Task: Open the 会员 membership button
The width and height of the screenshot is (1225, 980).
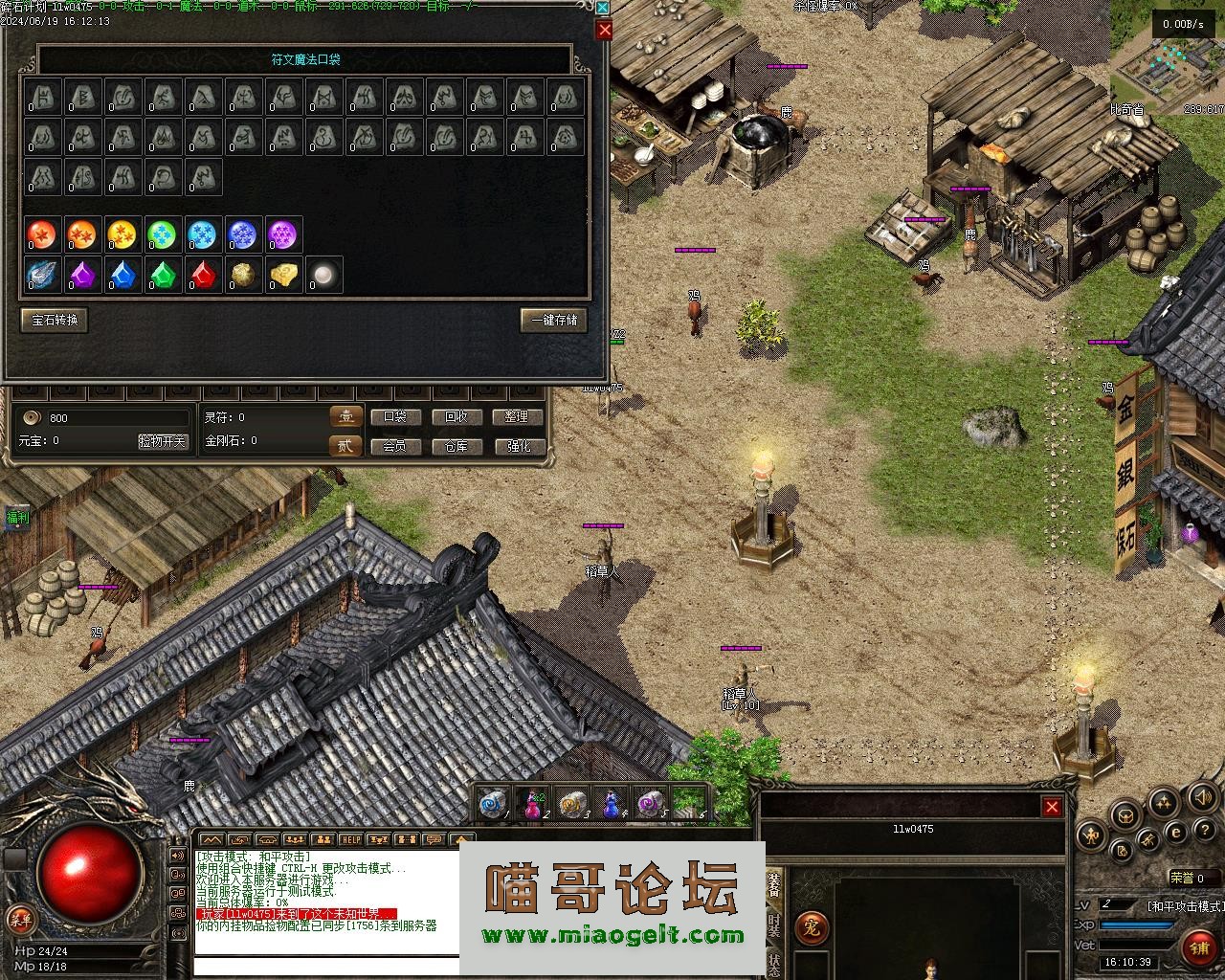Action: 394,446
